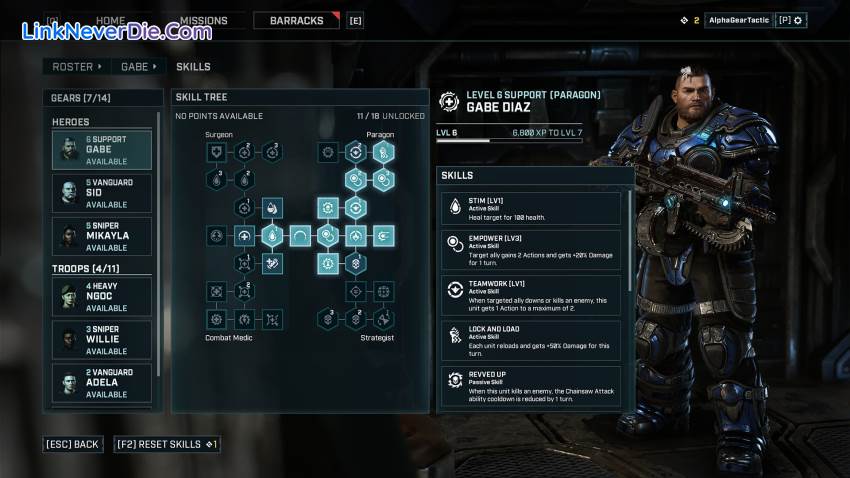The height and width of the screenshot is (478, 850).
Task: Choose Vanguard Sid from heroes list
Action: click(102, 192)
